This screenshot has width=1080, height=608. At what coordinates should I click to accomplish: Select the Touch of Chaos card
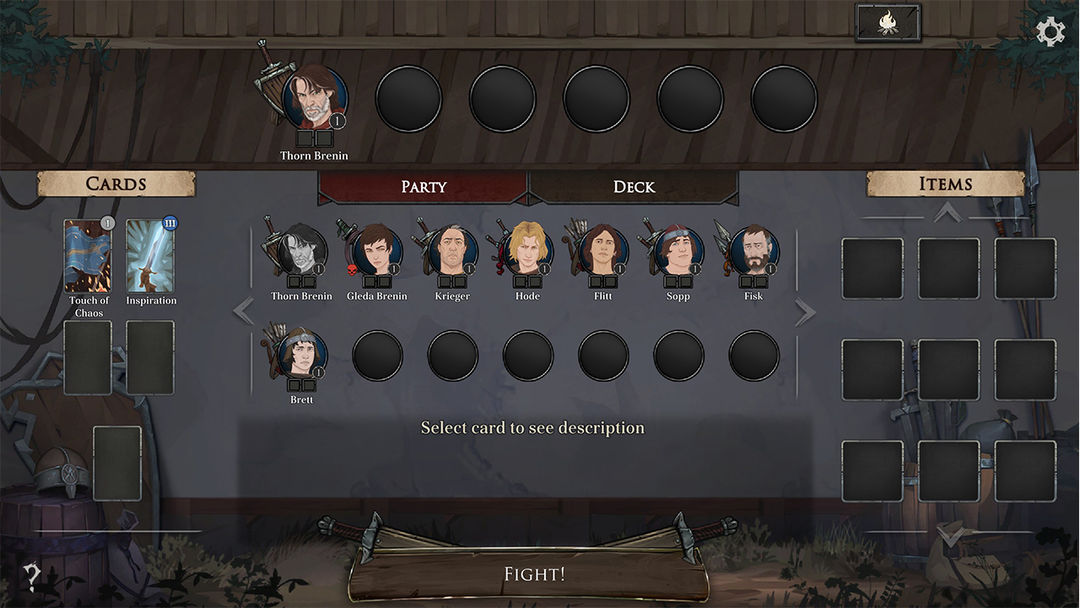[88, 256]
